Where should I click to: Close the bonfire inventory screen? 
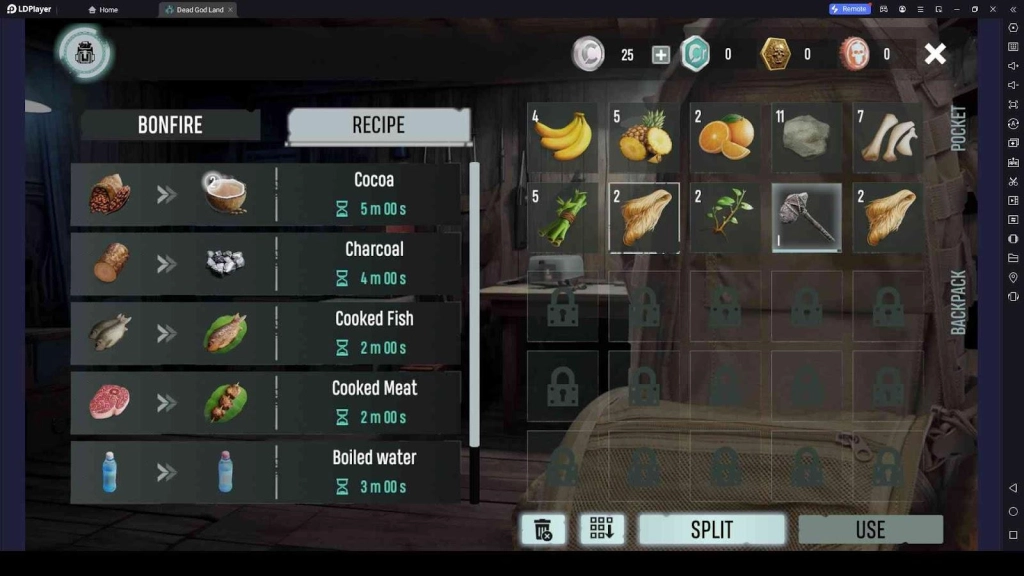point(935,54)
